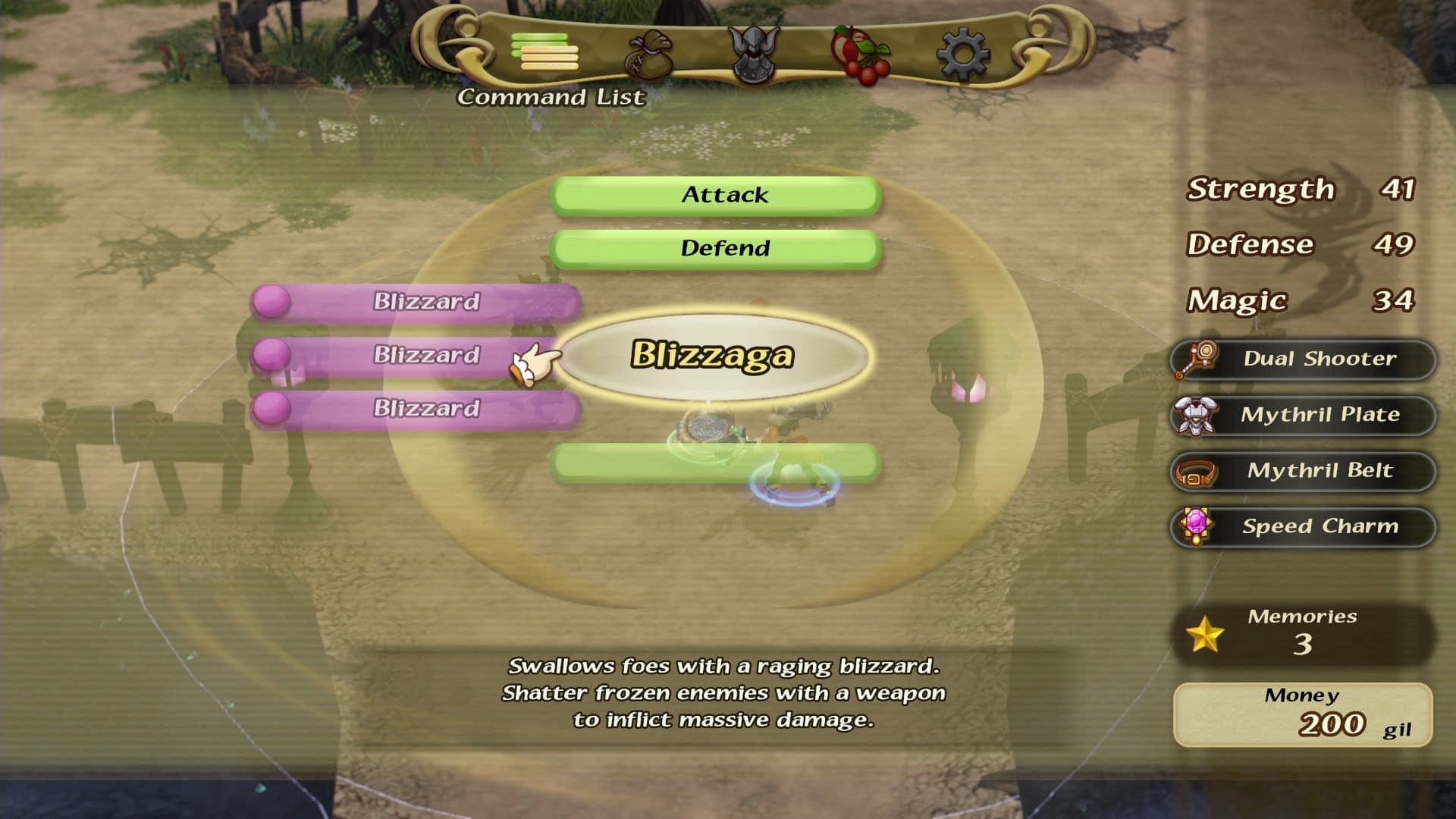Open the gear settings tab
This screenshot has height=819, width=1456.
[962, 55]
